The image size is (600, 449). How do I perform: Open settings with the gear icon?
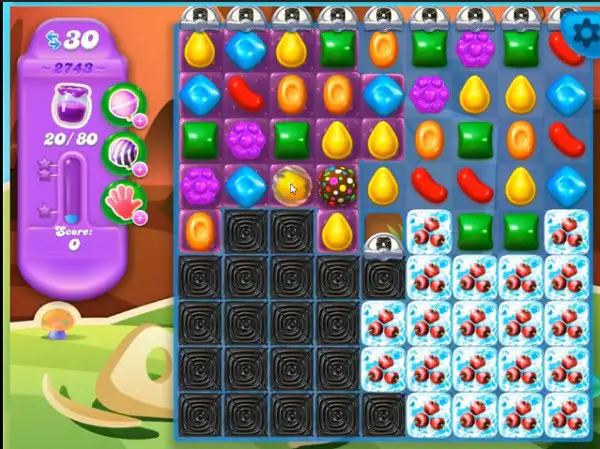(x=583, y=33)
